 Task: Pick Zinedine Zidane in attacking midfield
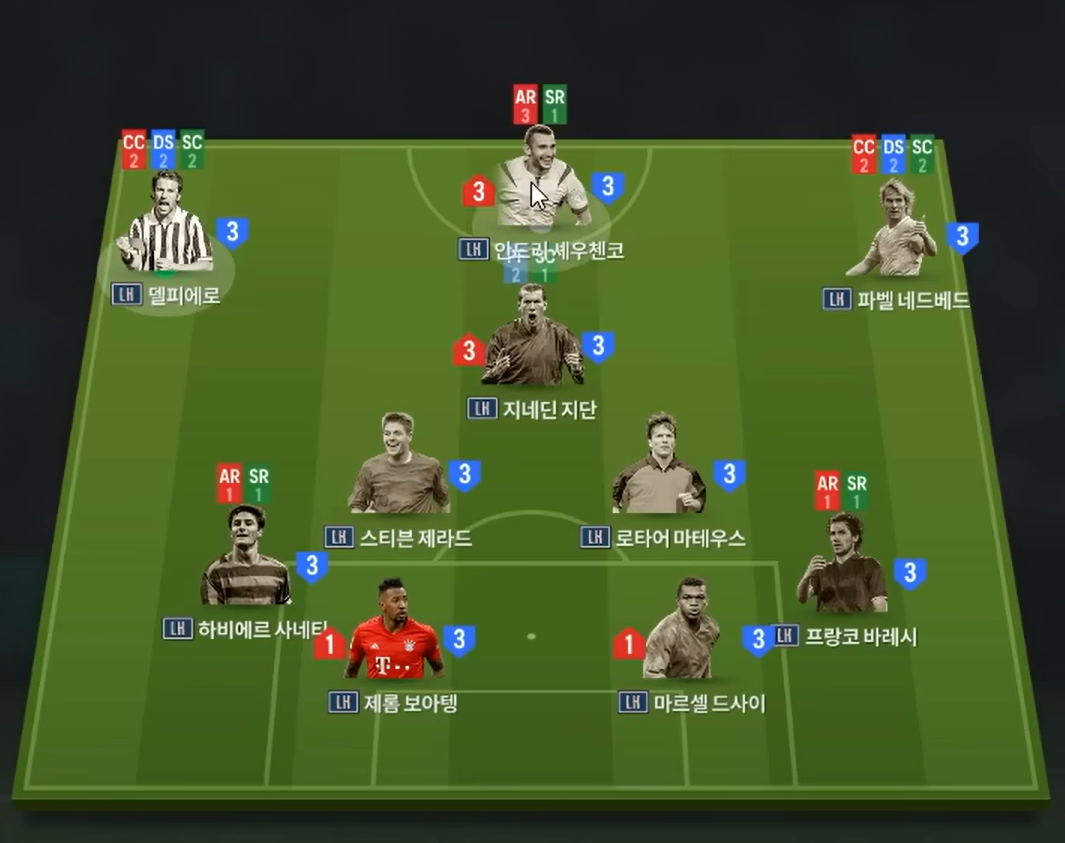[x=531, y=340]
